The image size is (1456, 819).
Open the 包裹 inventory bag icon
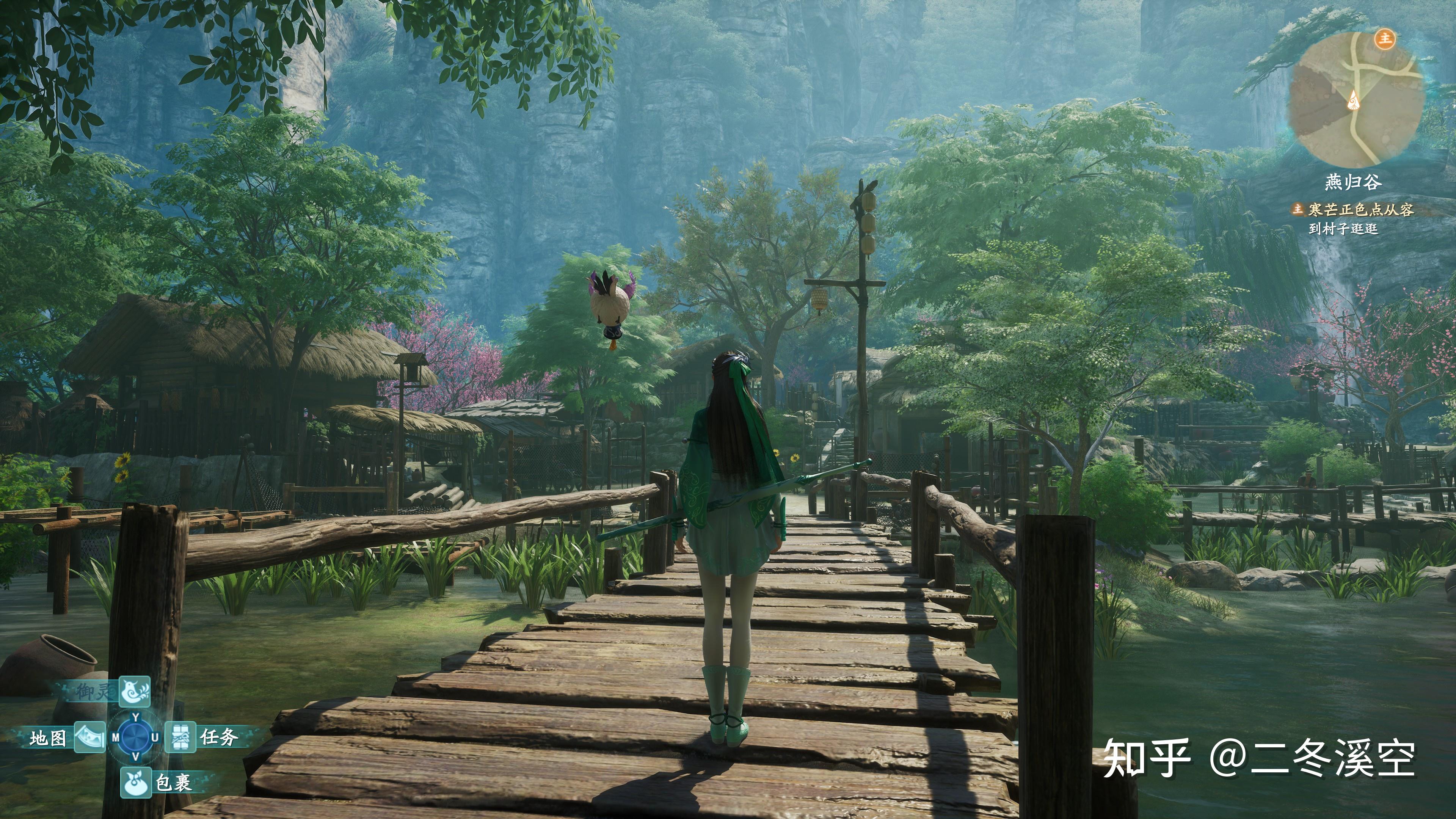136,784
